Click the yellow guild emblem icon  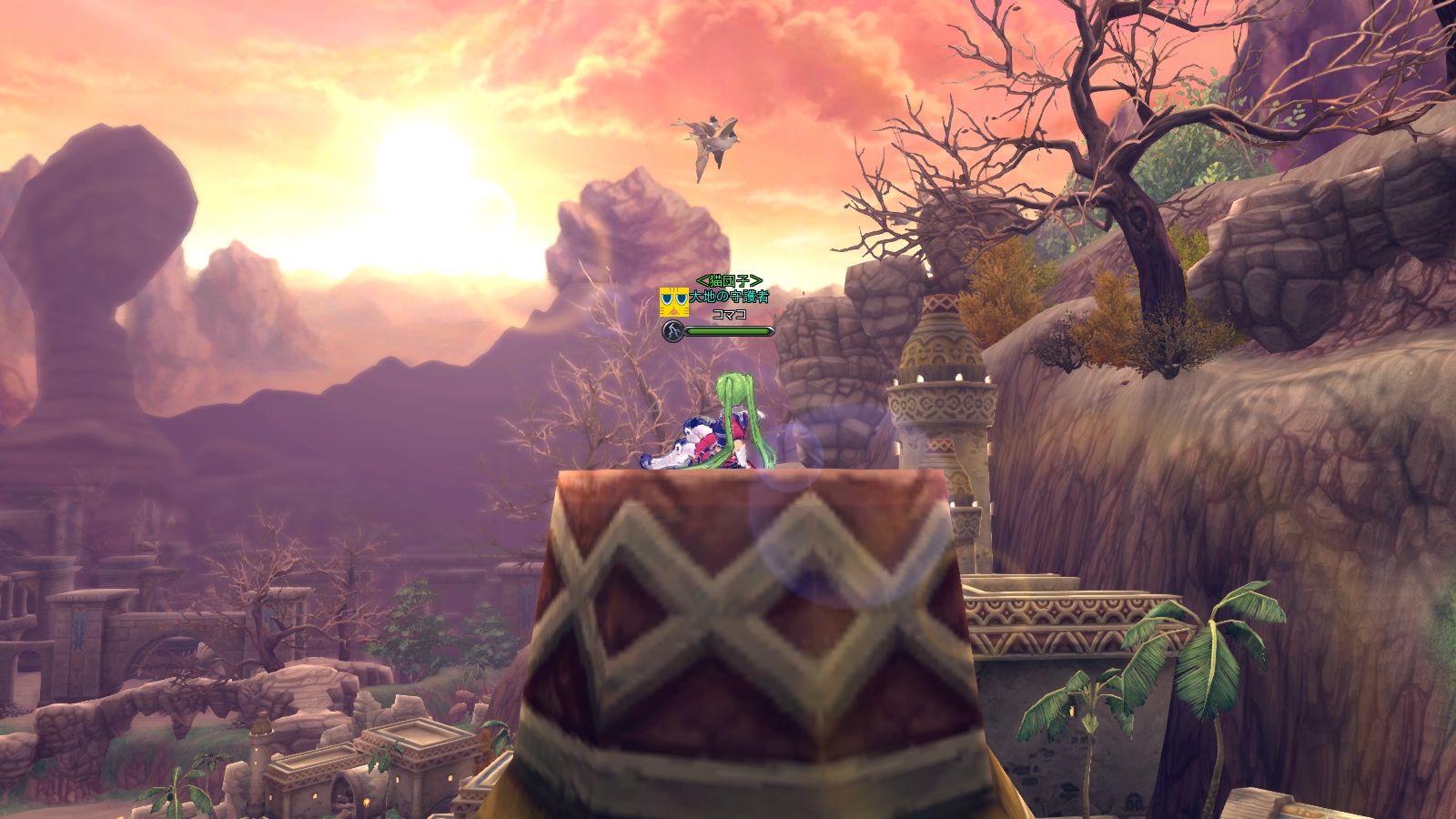point(673,301)
